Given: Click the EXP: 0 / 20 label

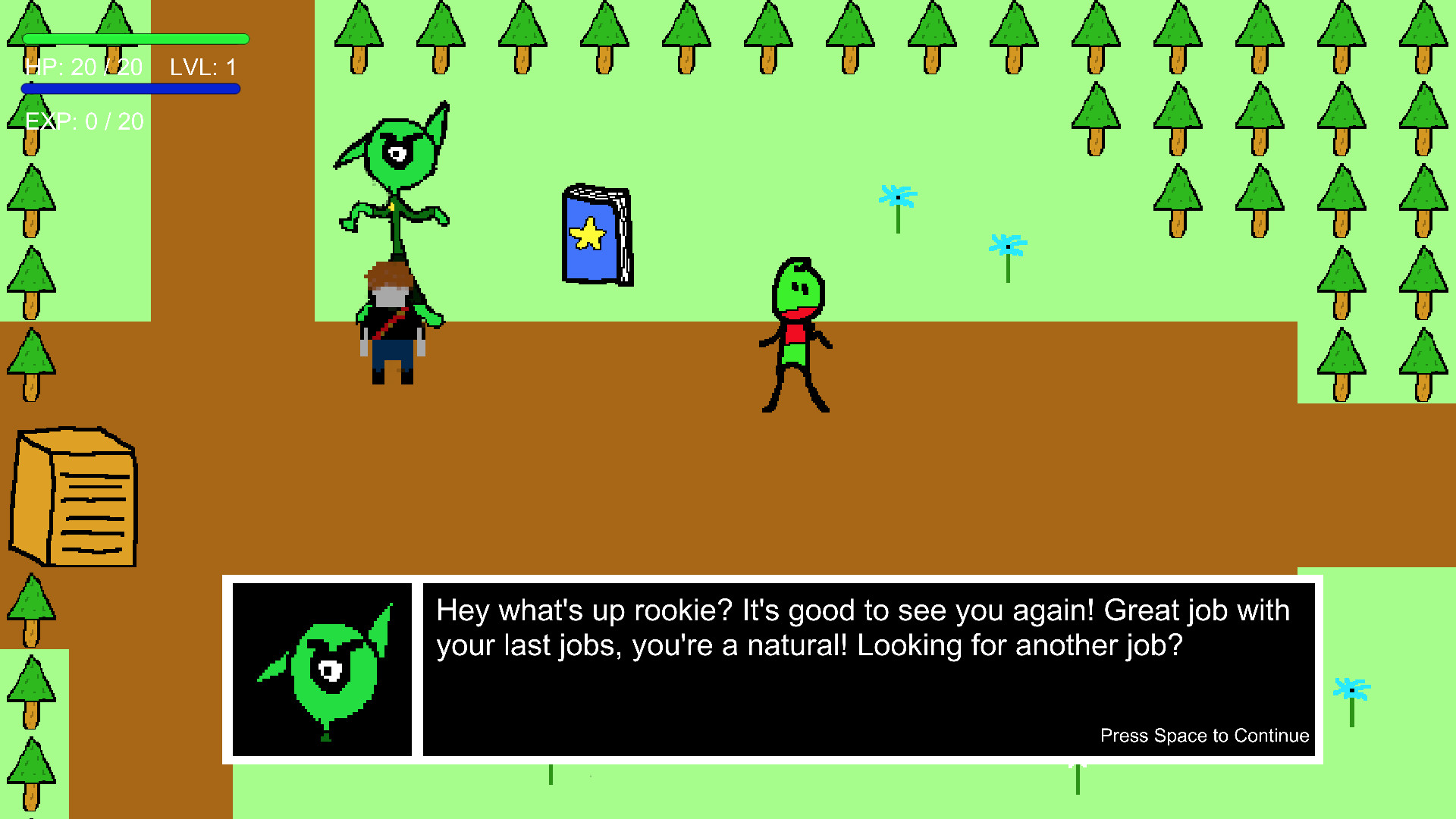Looking at the screenshot, I should pyautogui.click(x=83, y=121).
